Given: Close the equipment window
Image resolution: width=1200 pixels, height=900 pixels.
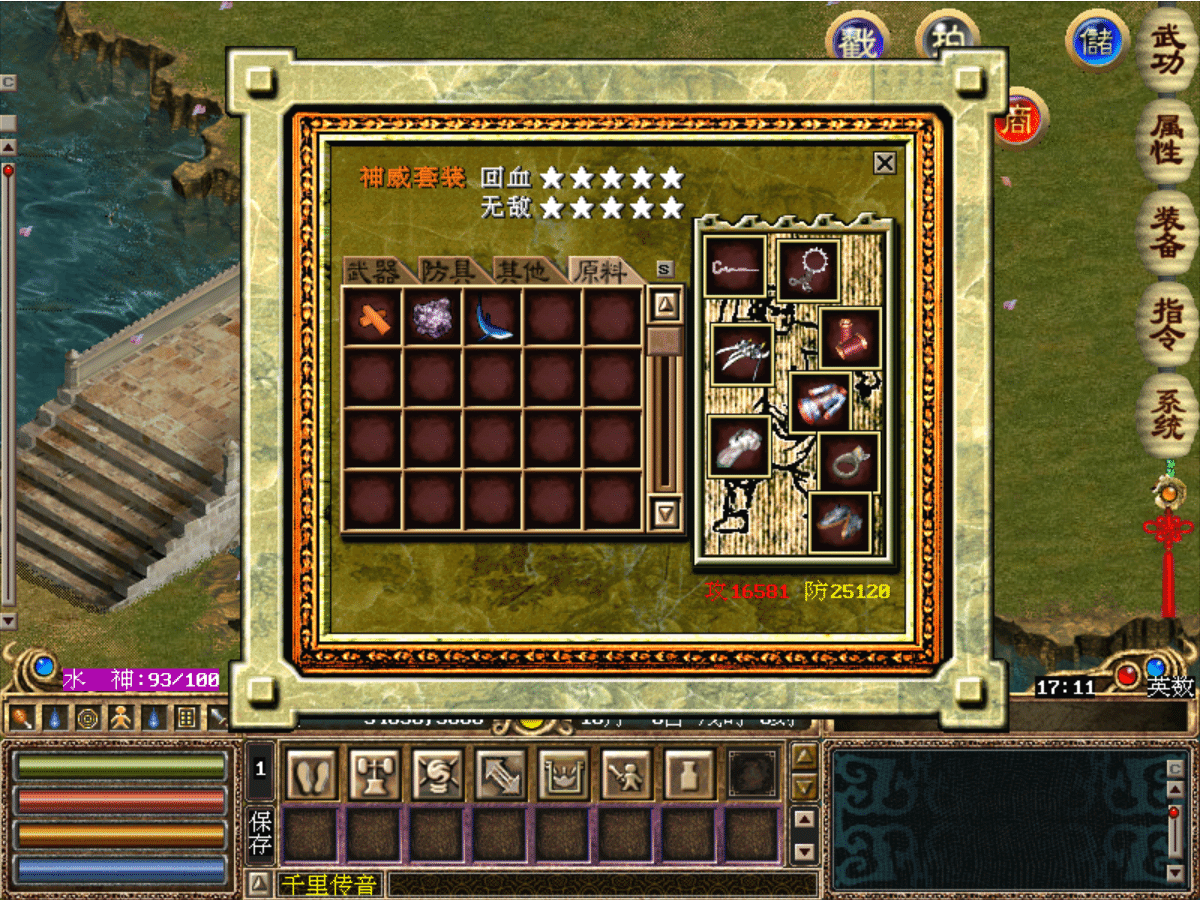Looking at the screenshot, I should (x=884, y=163).
